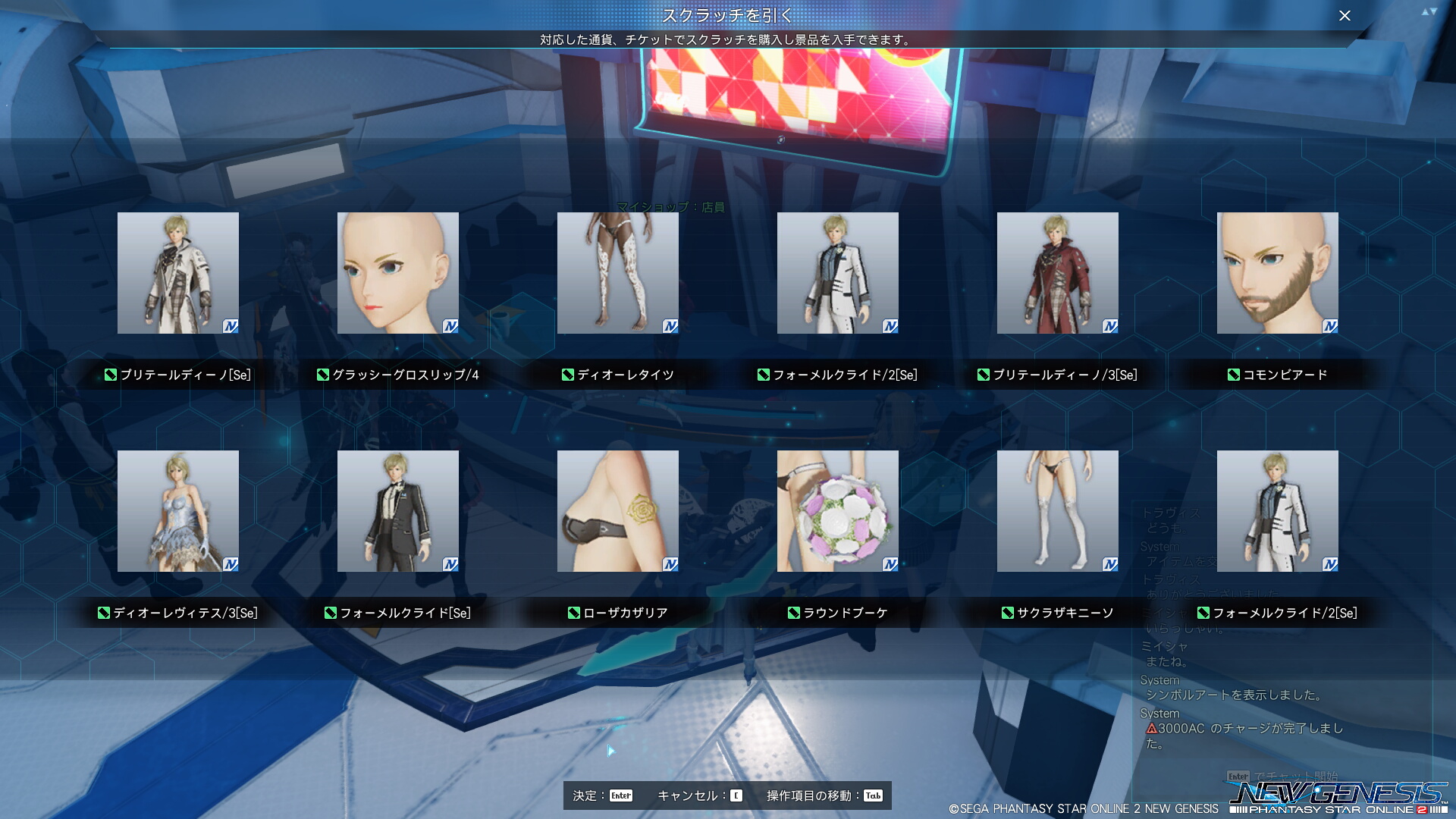
Task: Choose the ラウンドブーケ bouquet accessory
Action: point(838,511)
